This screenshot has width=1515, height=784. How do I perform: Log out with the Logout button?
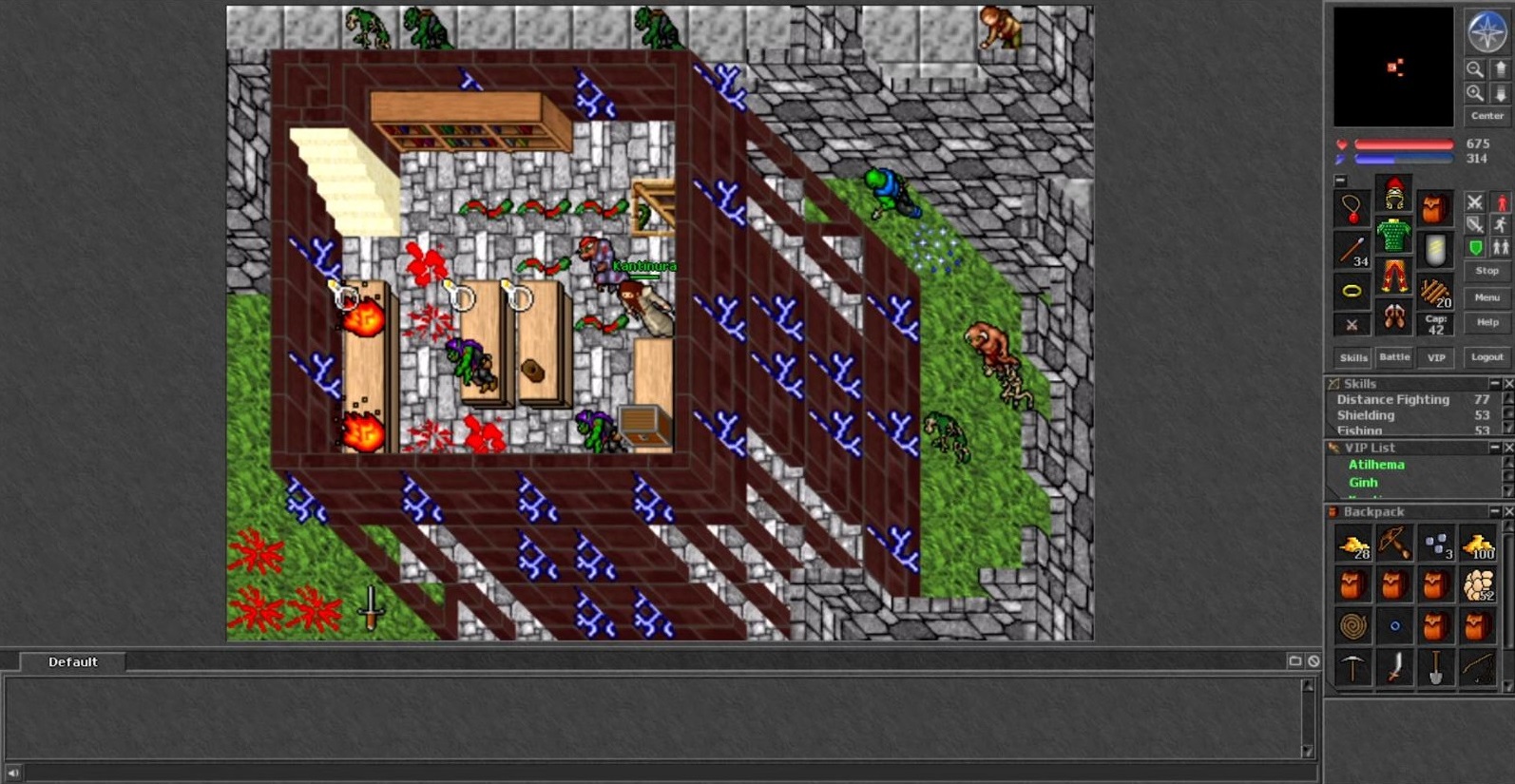(1486, 357)
